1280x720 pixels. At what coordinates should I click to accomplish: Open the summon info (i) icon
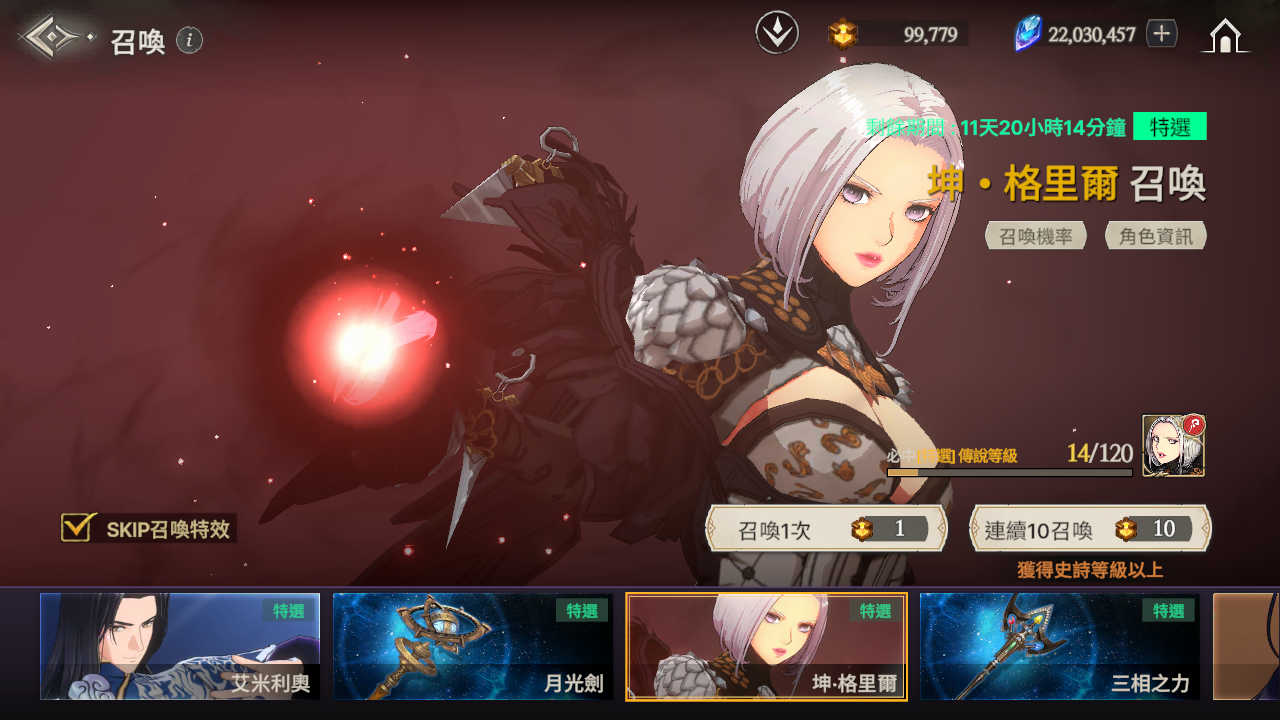point(190,40)
